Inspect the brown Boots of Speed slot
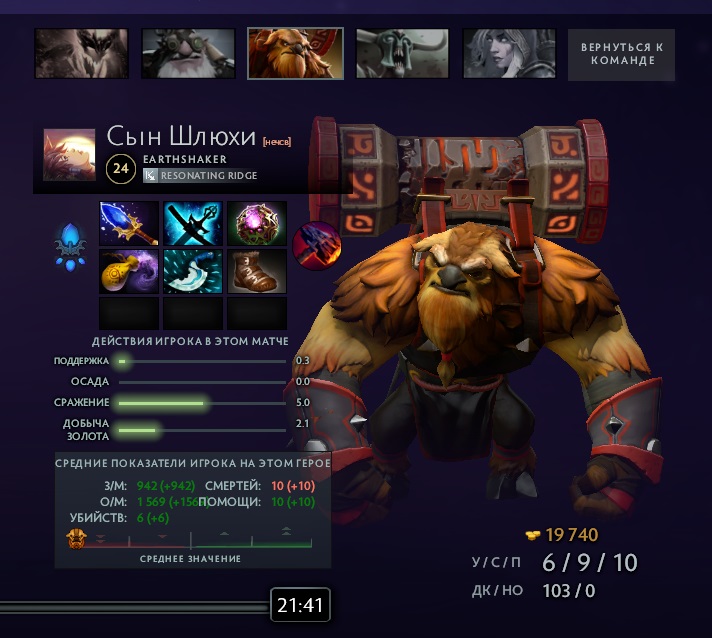The height and width of the screenshot is (638, 712). 257,271
